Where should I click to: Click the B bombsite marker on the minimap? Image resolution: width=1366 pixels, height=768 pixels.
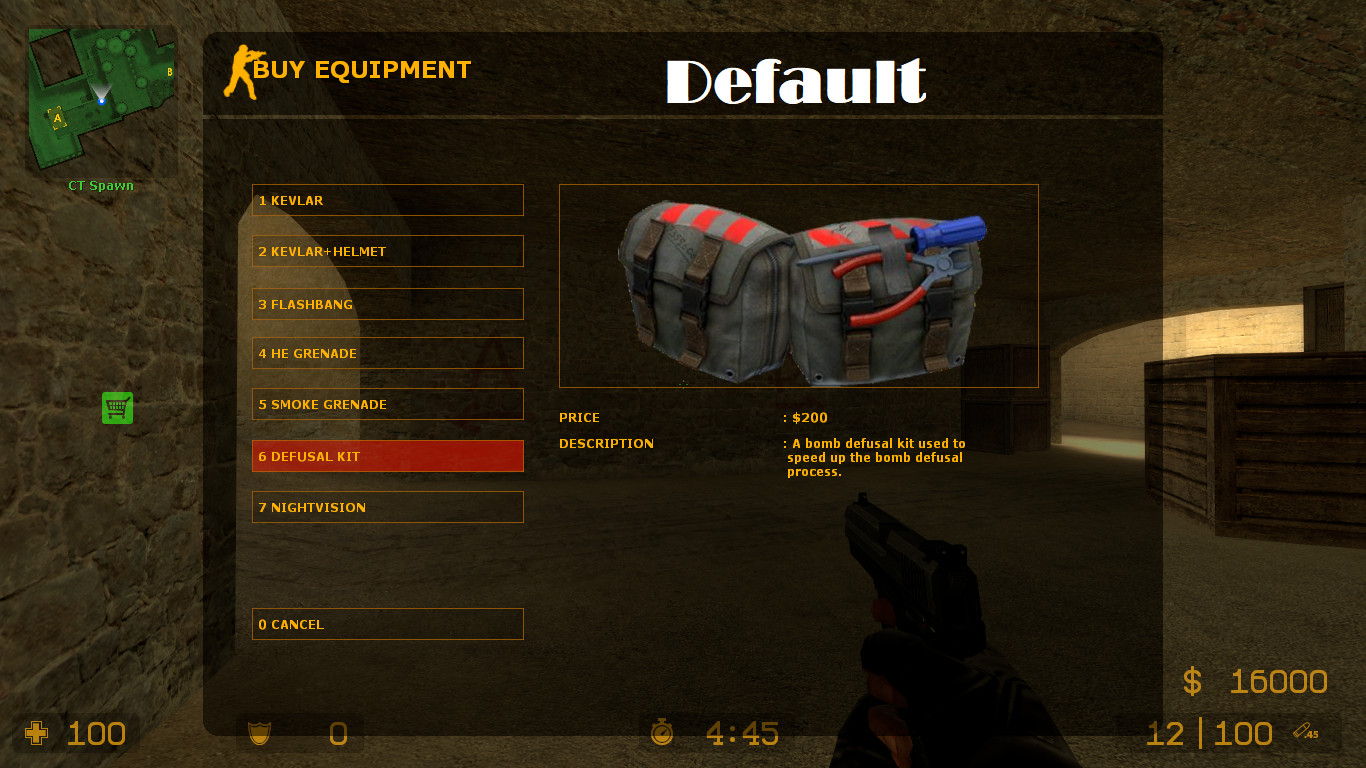pyautogui.click(x=170, y=73)
